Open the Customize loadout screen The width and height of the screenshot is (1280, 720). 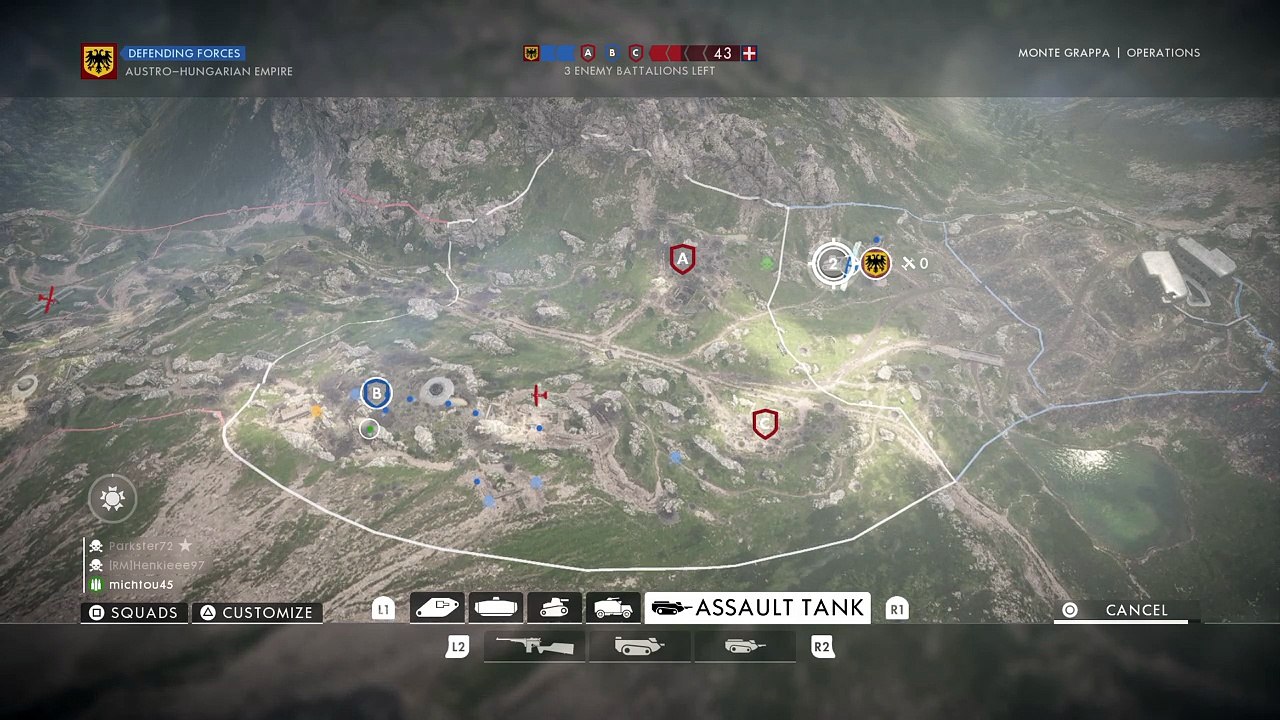tap(257, 613)
